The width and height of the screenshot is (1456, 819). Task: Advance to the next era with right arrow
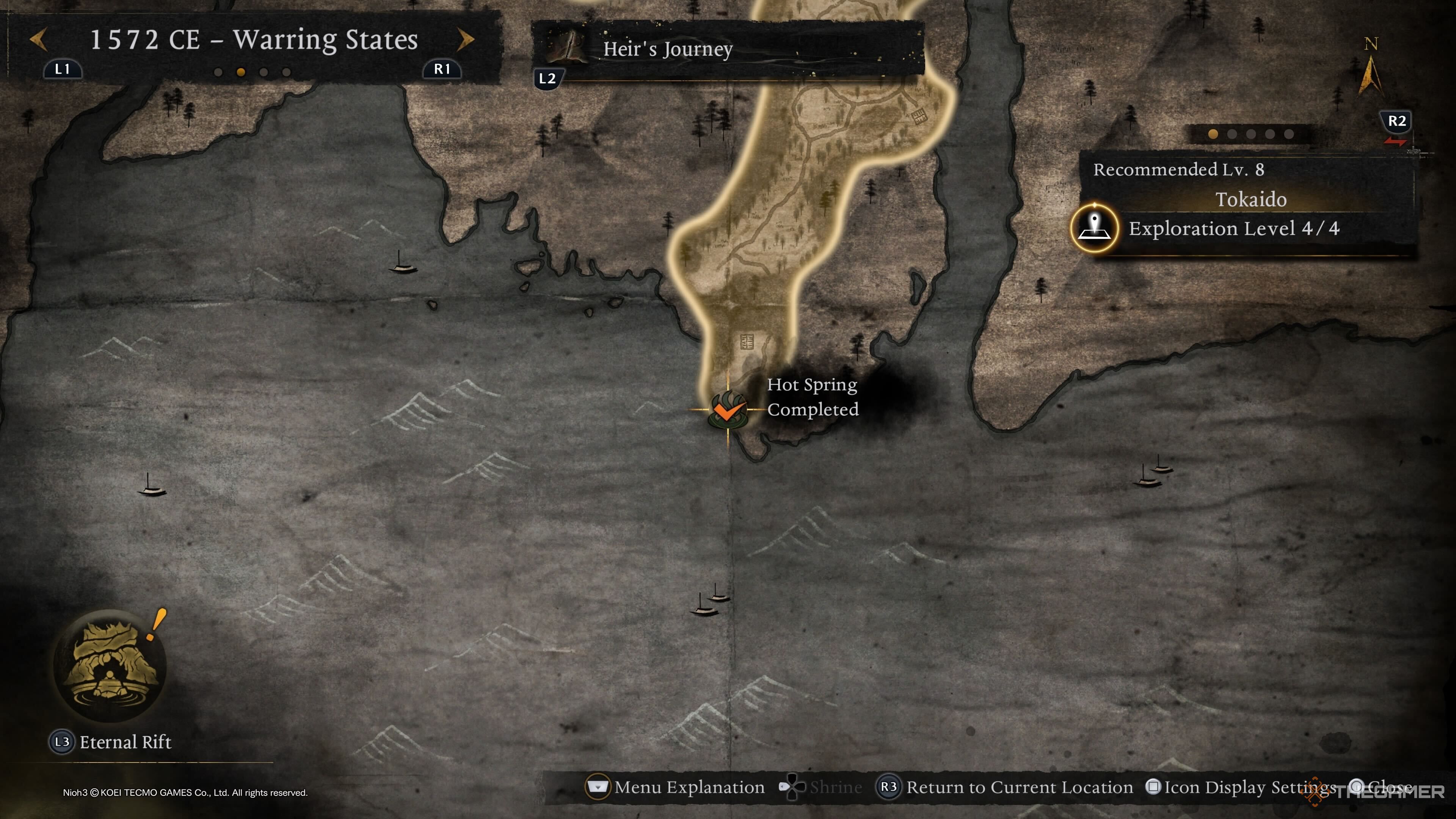pyautogui.click(x=465, y=39)
